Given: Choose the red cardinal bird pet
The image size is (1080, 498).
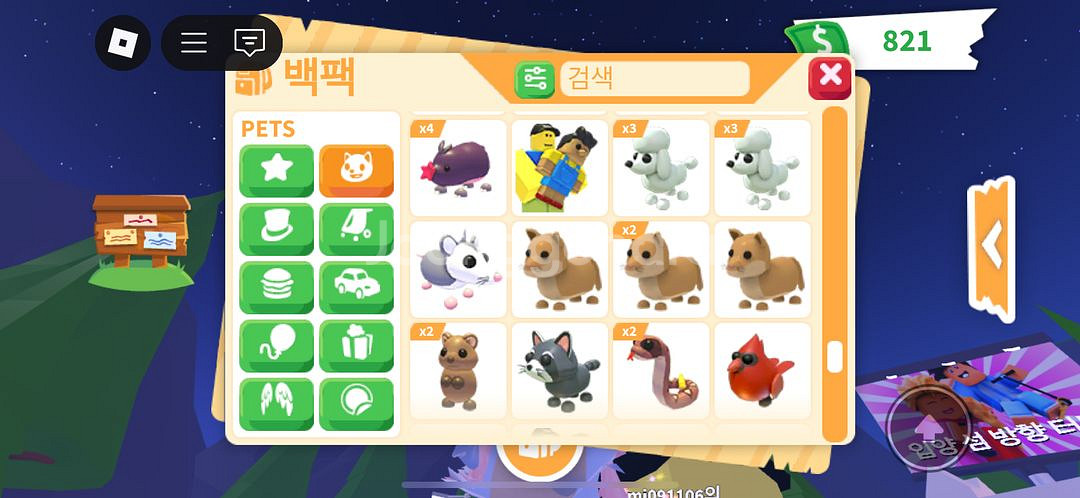Looking at the screenshot, I should pos(762,370).
